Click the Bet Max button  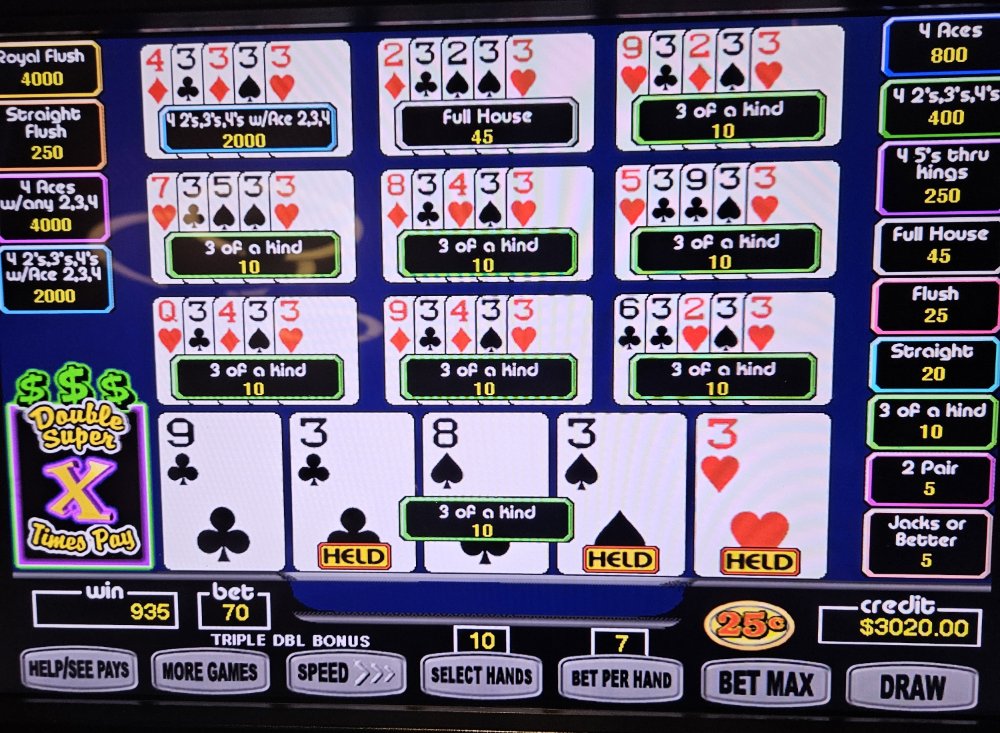[x=766, y=683]
